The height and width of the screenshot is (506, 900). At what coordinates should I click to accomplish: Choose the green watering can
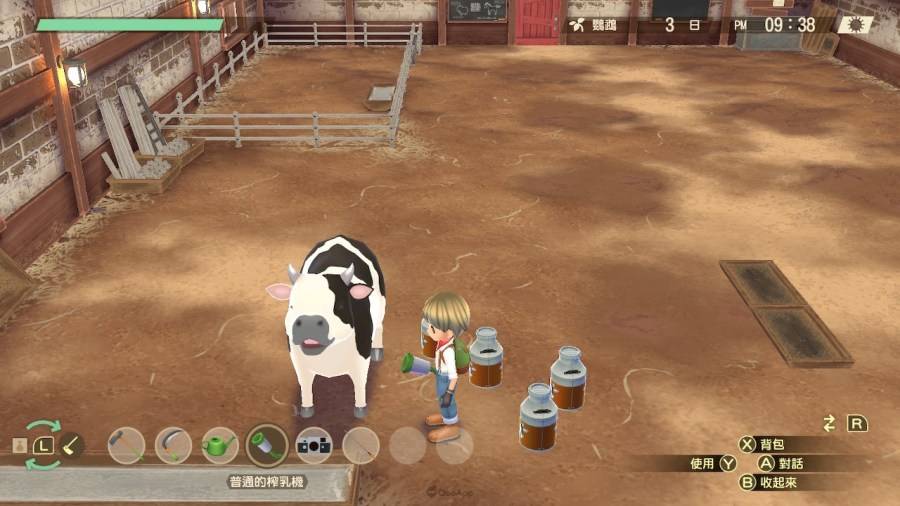pyautogui.click(x=220, y=445)
